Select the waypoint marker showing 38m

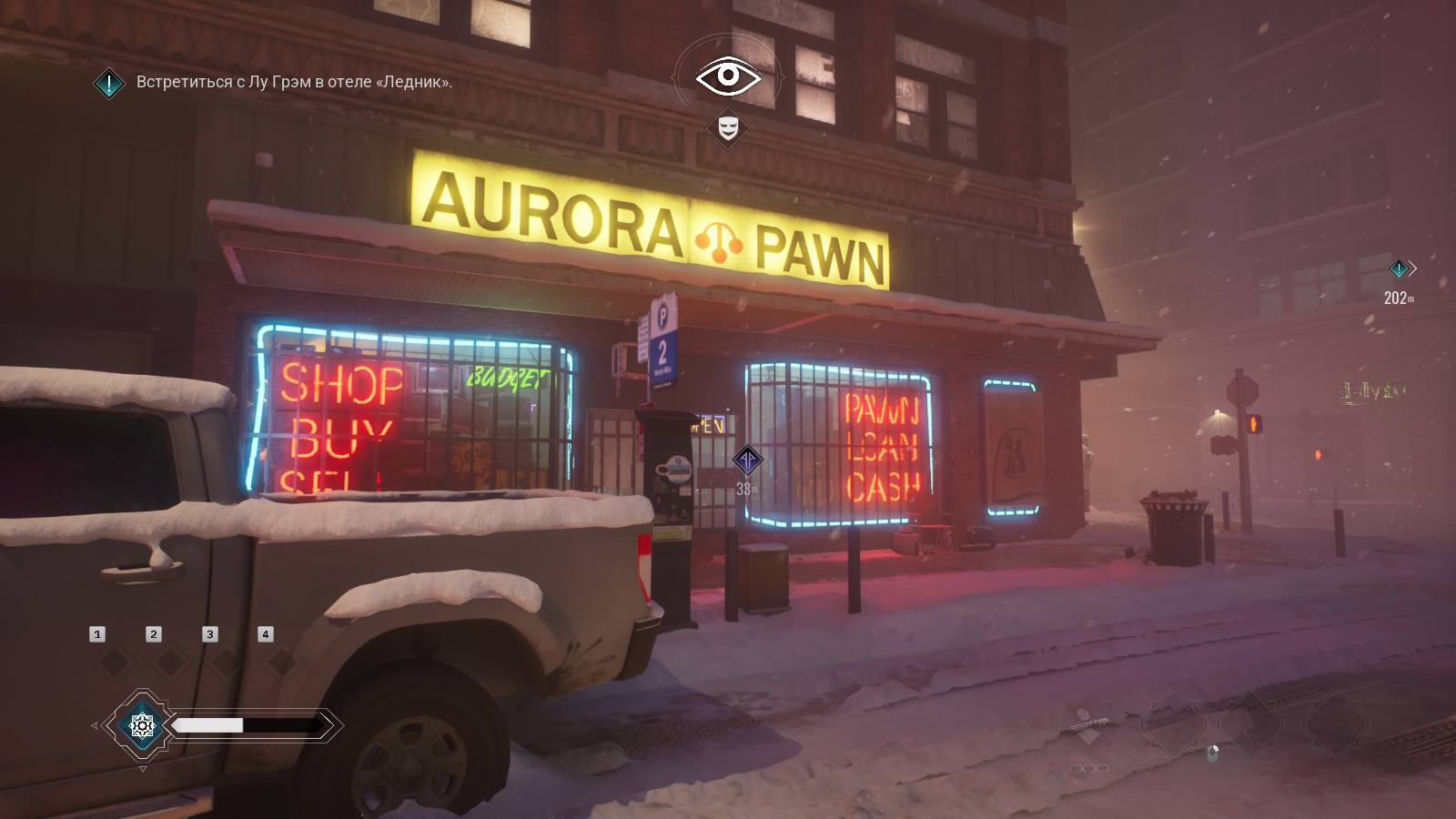(748, 460)
